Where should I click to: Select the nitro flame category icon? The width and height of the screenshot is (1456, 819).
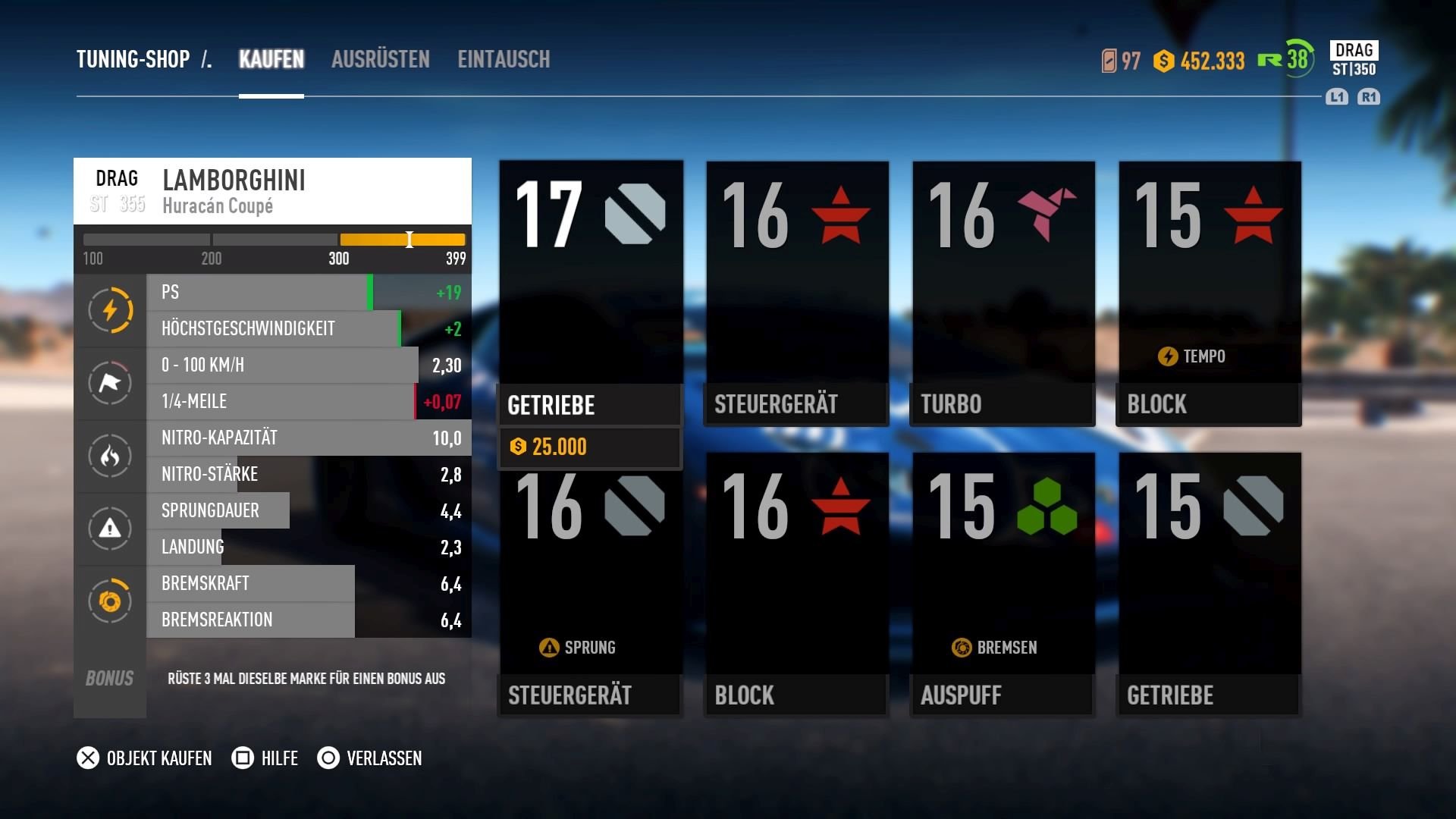pyautogui.click(x=110, y=456)
